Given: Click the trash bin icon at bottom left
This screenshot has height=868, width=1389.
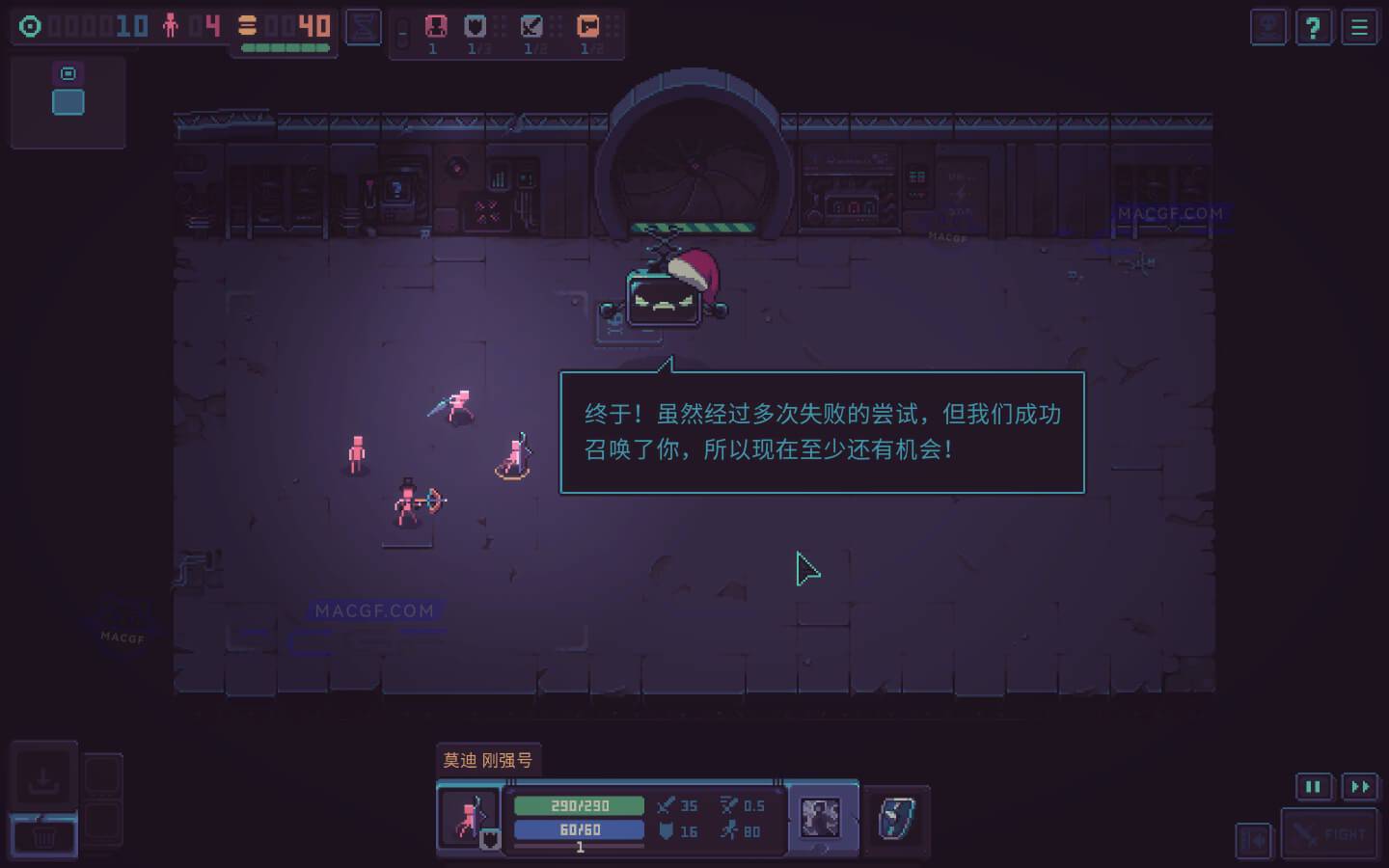Looking at the screenshot, I should (x=44, y=837).
